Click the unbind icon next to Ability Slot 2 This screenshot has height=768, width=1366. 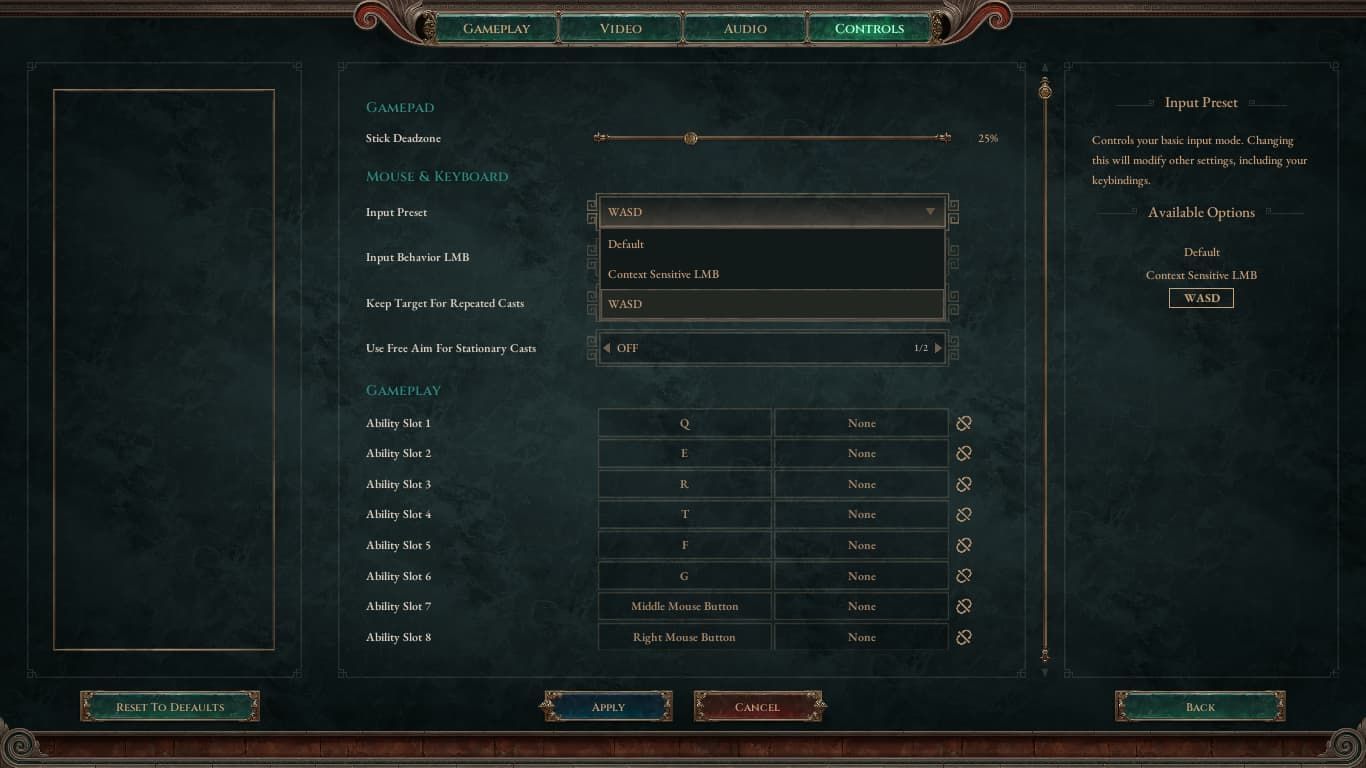tap(962, 453)
